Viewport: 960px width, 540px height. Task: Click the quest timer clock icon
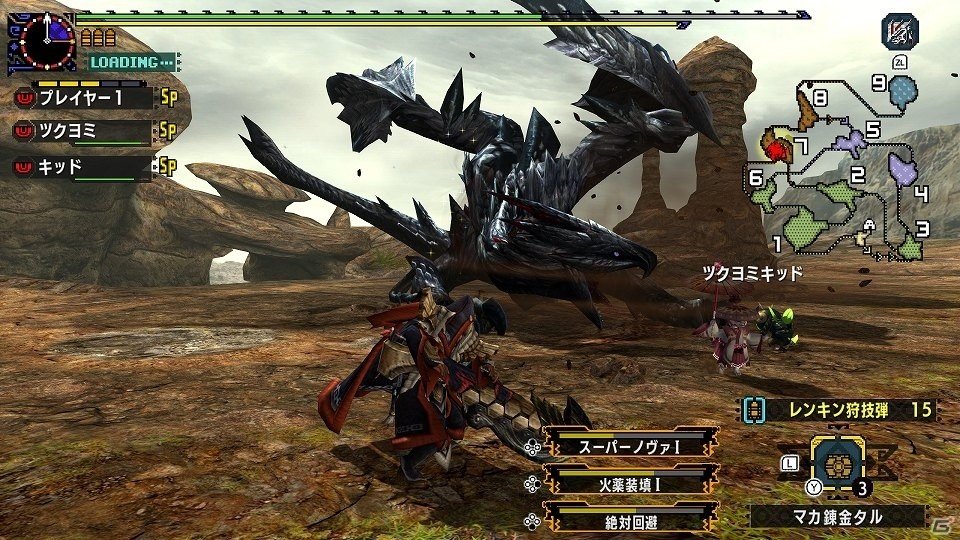(42, 42)
